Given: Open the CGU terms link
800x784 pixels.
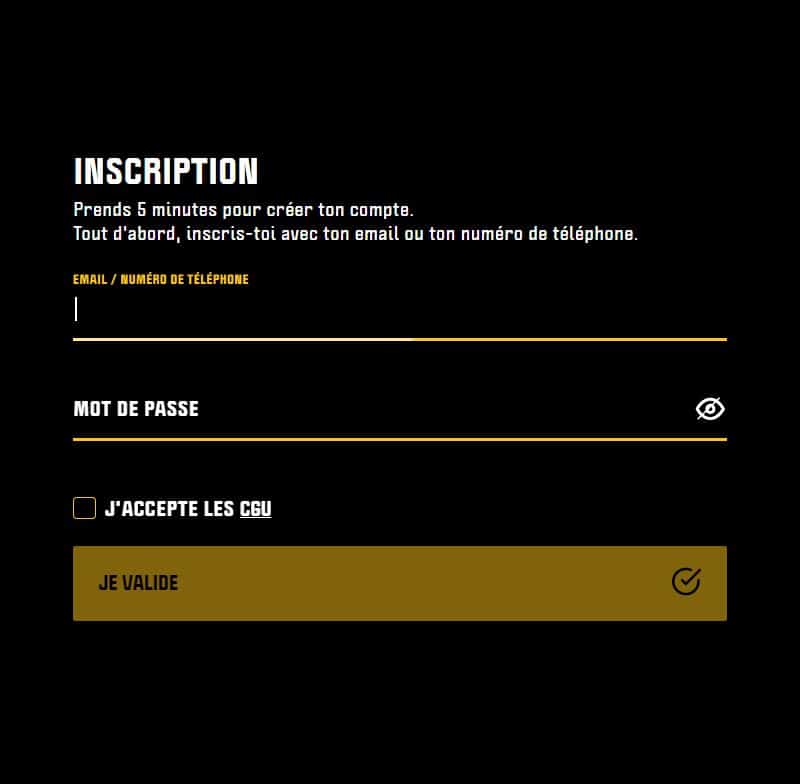Looking at the screenshot, I should [x=255, y=510].
